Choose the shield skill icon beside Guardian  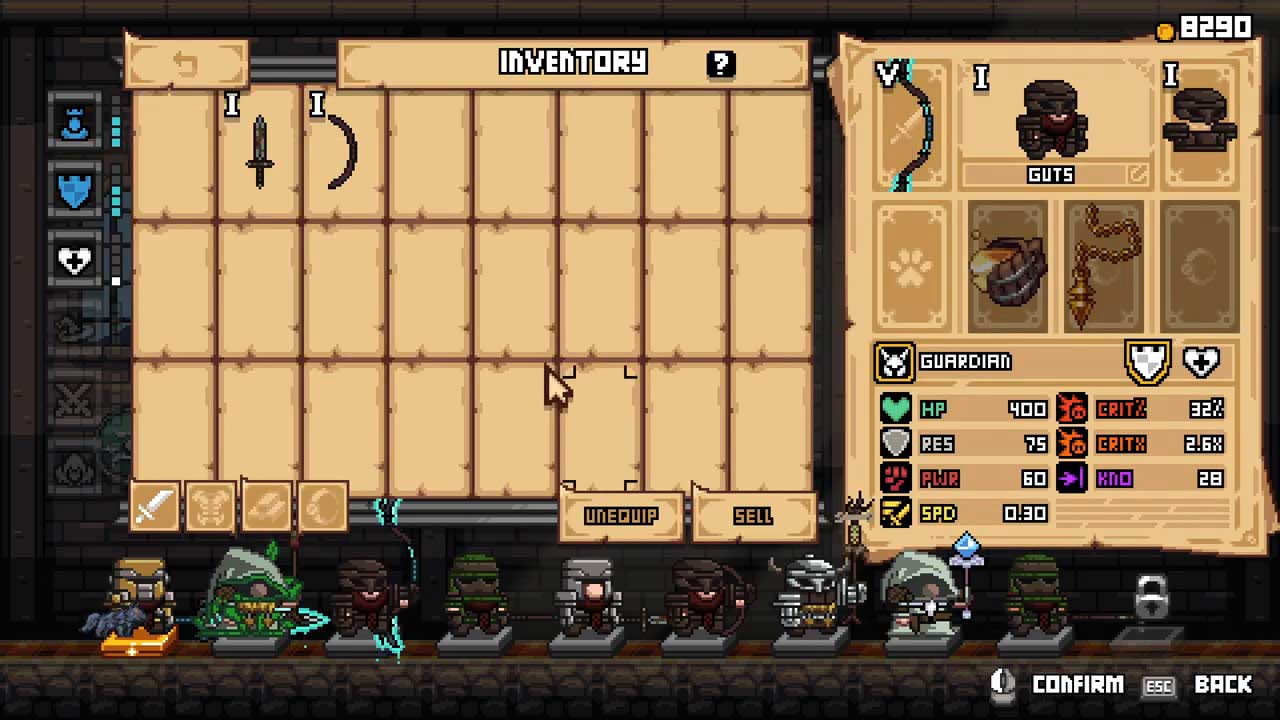tap(1148, 361)
